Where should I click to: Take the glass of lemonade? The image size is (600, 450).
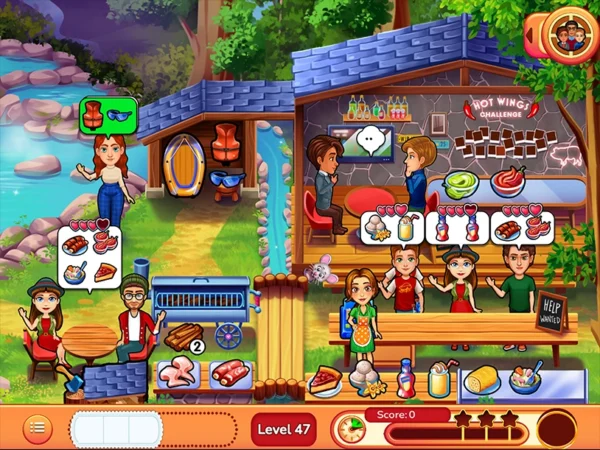click(x=439, y=380)
